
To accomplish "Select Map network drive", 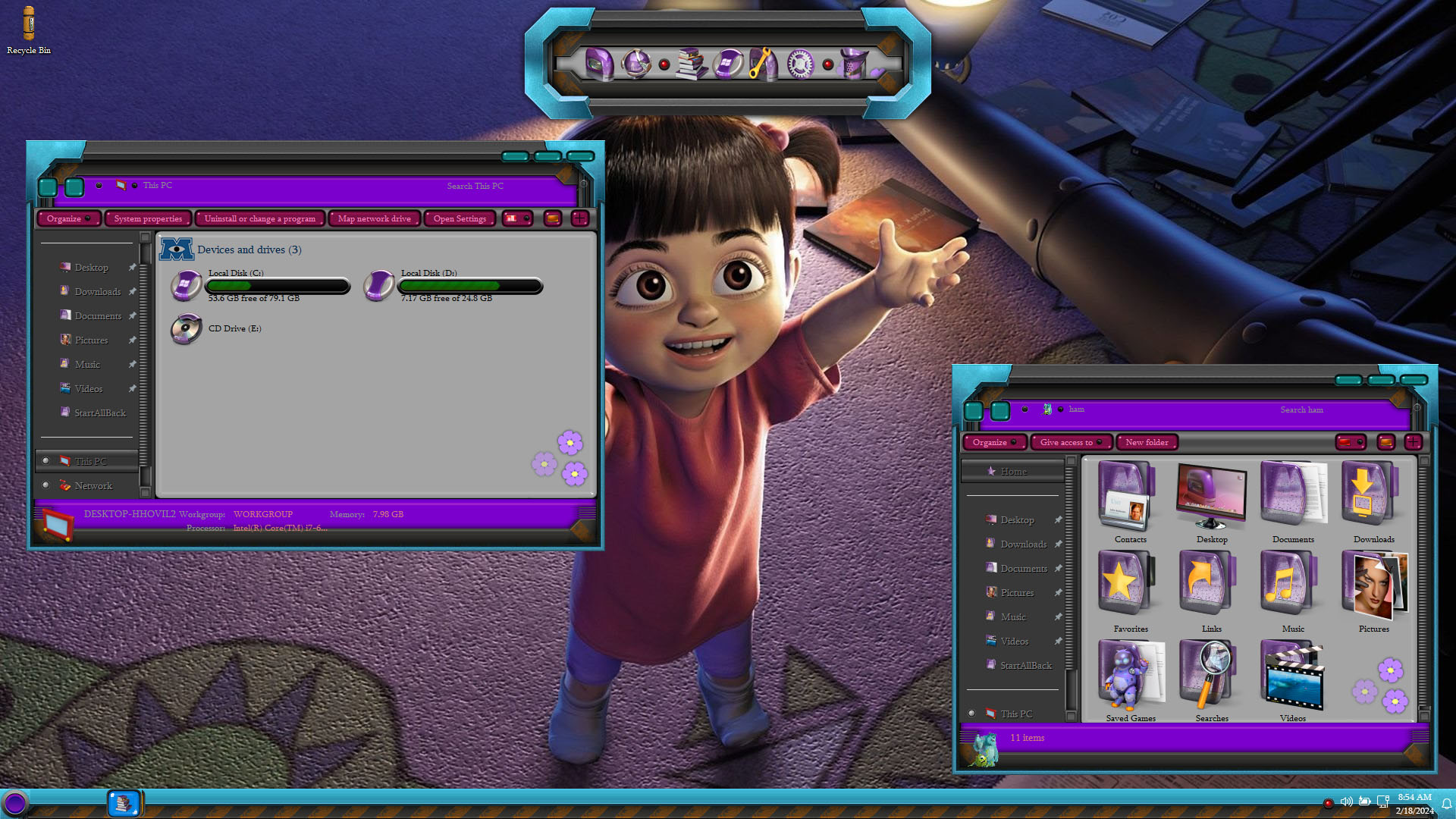I will [x=374, y=219].
